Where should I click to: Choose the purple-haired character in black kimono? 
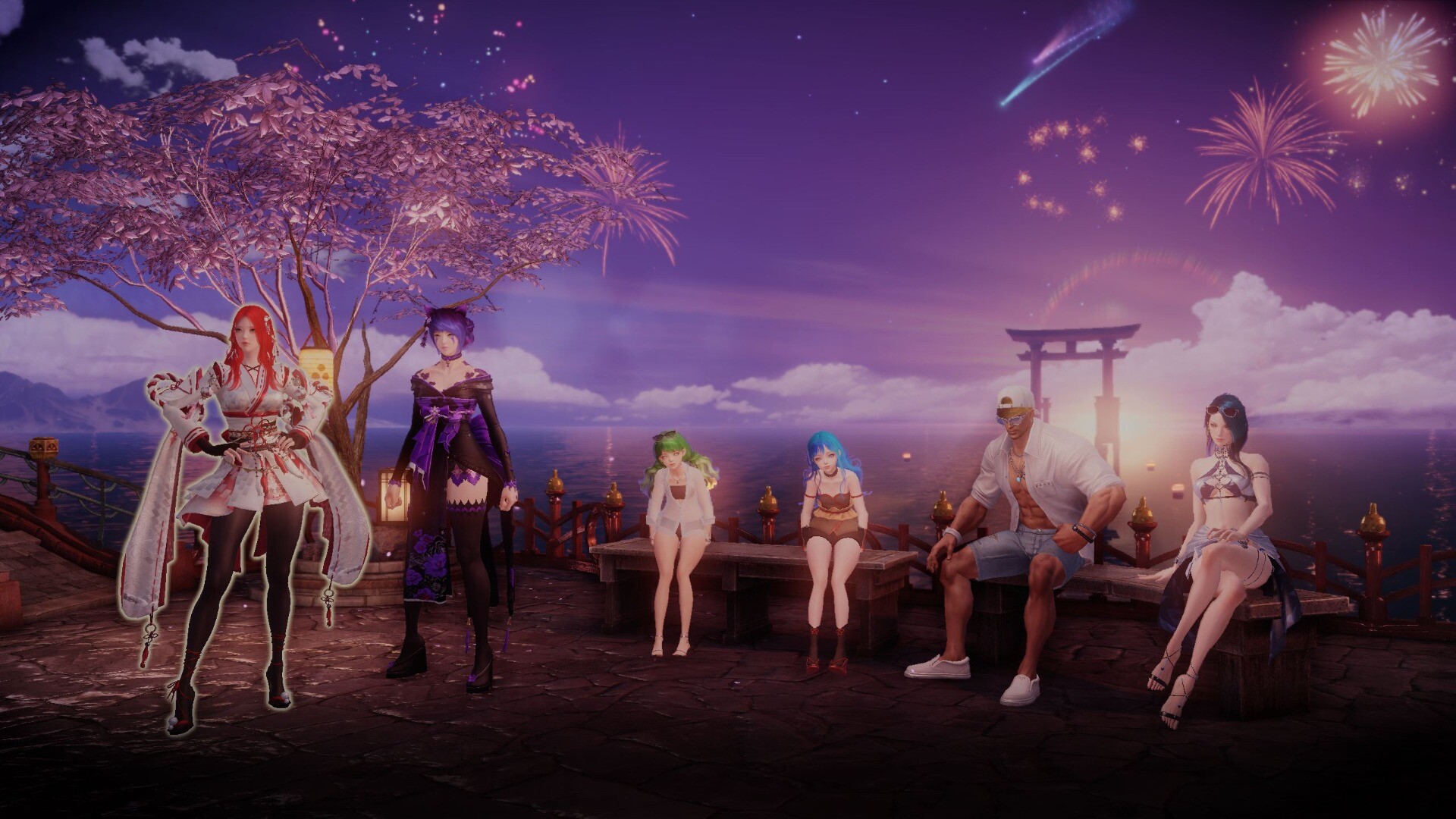tap(451, 470)
